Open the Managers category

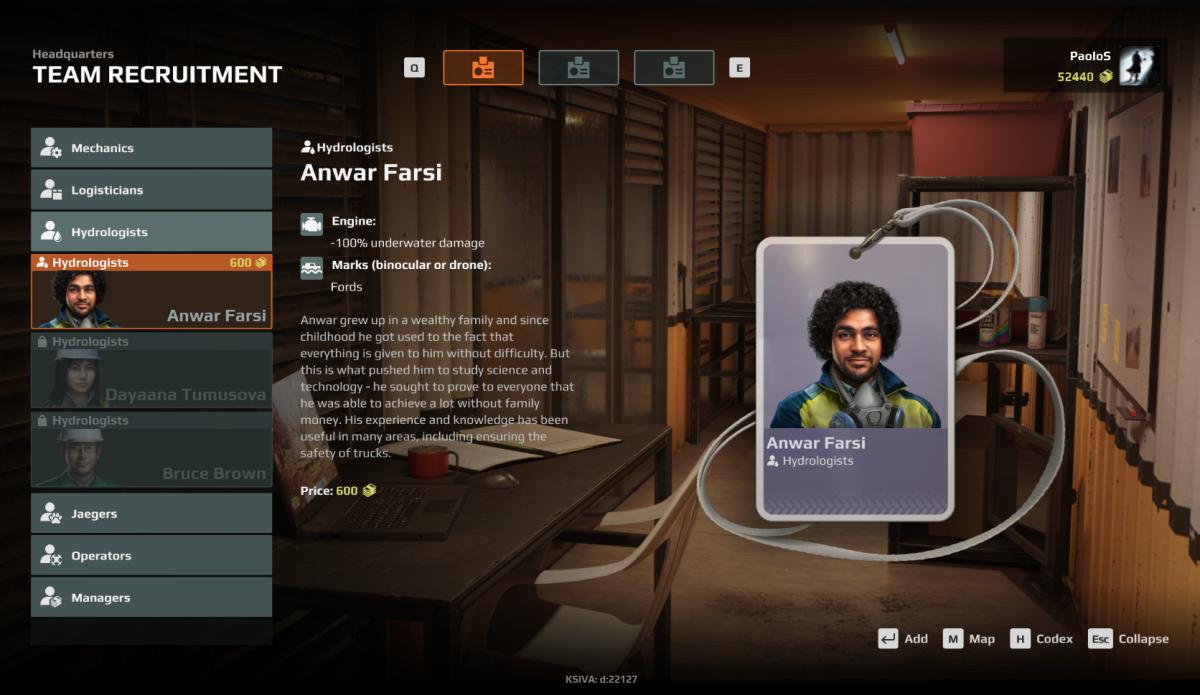151,598
